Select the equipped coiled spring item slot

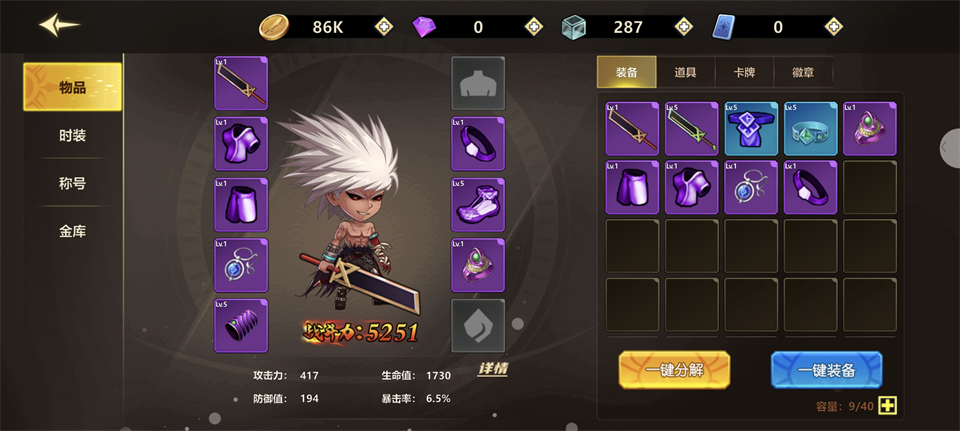pos(241,325)
